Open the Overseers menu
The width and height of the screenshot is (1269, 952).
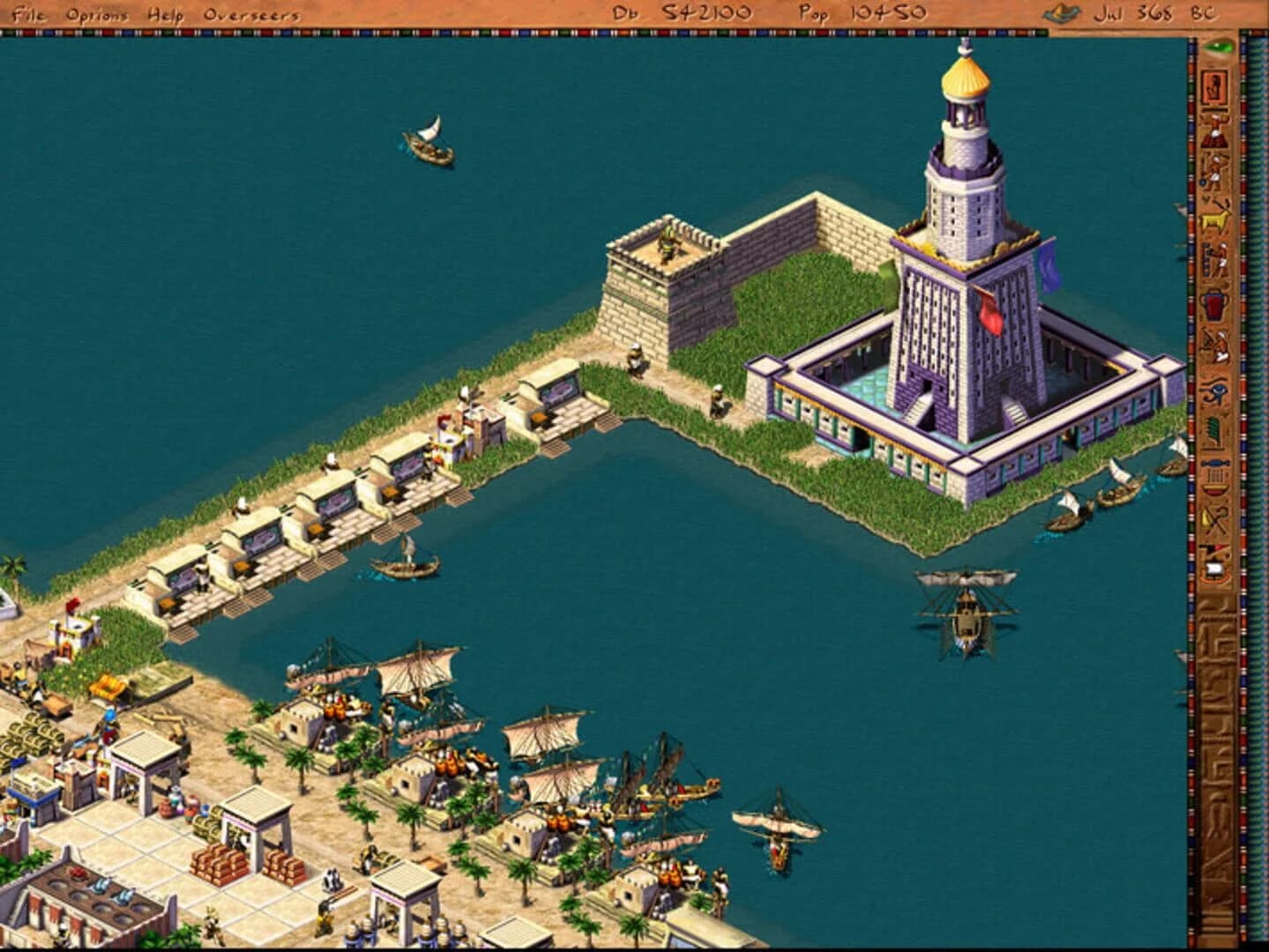click(250, 13)
